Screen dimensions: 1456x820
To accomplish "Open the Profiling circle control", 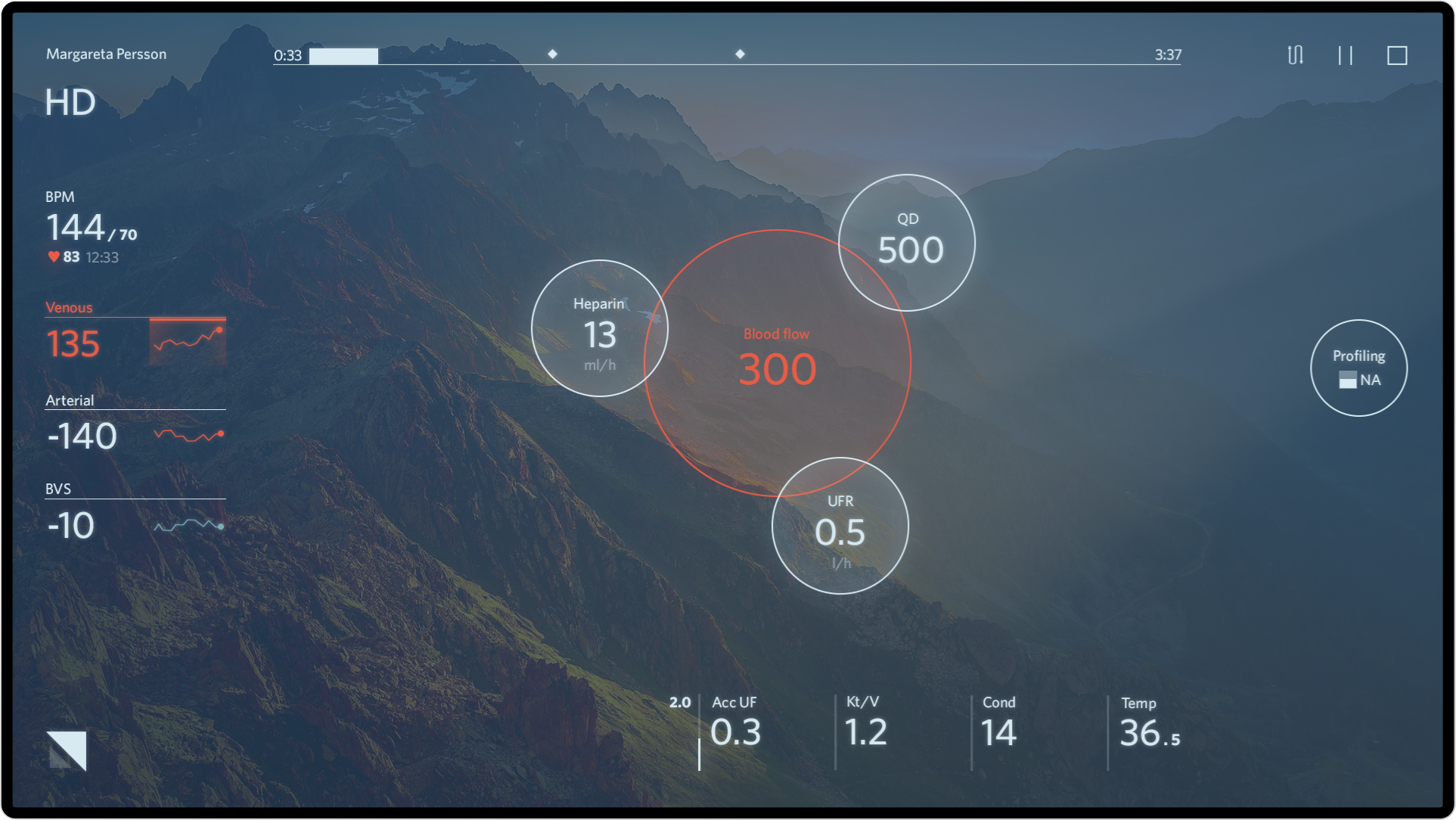I will (1358, 368).
